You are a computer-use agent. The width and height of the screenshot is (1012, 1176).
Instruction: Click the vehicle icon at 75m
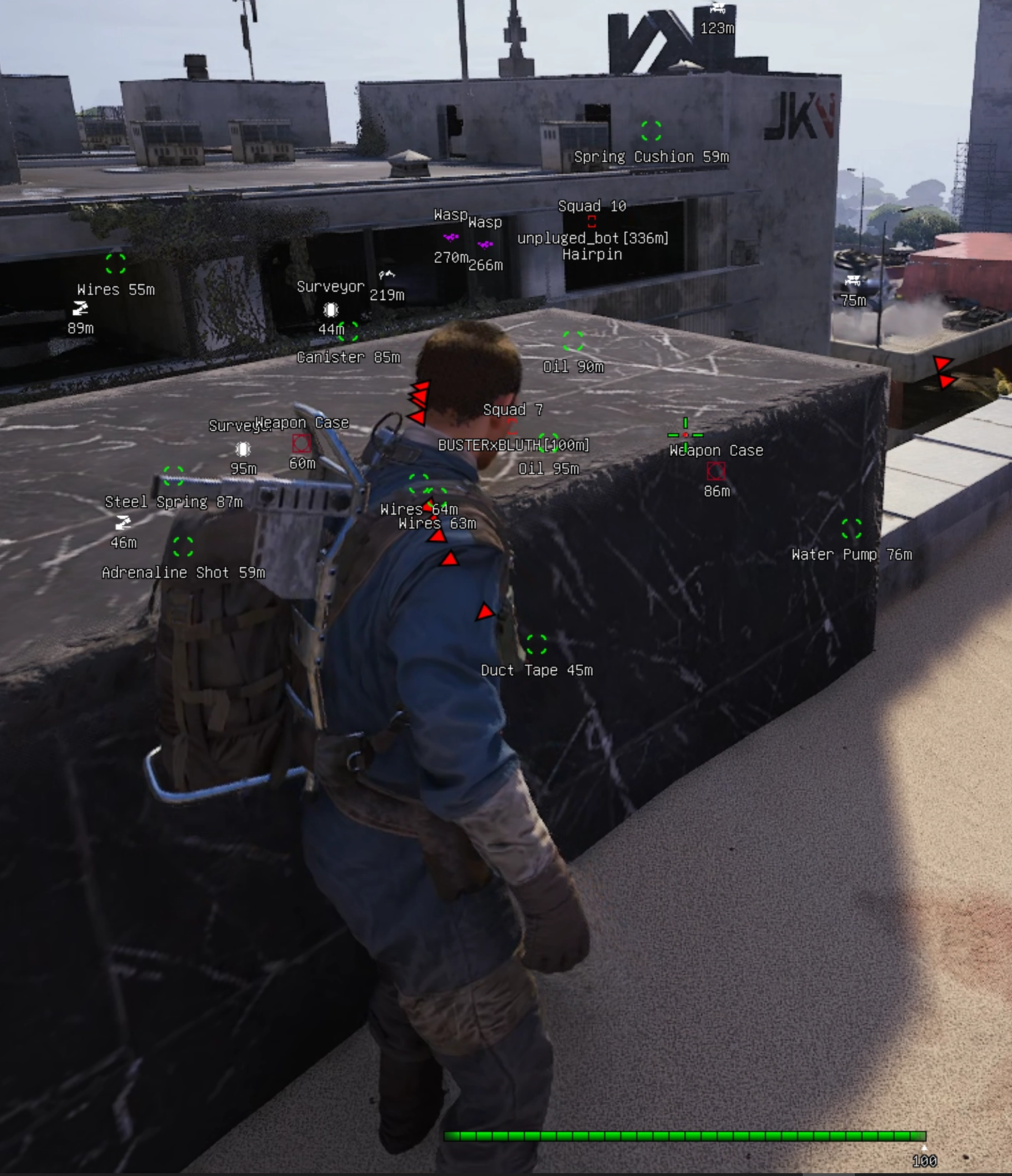point(853,279)
